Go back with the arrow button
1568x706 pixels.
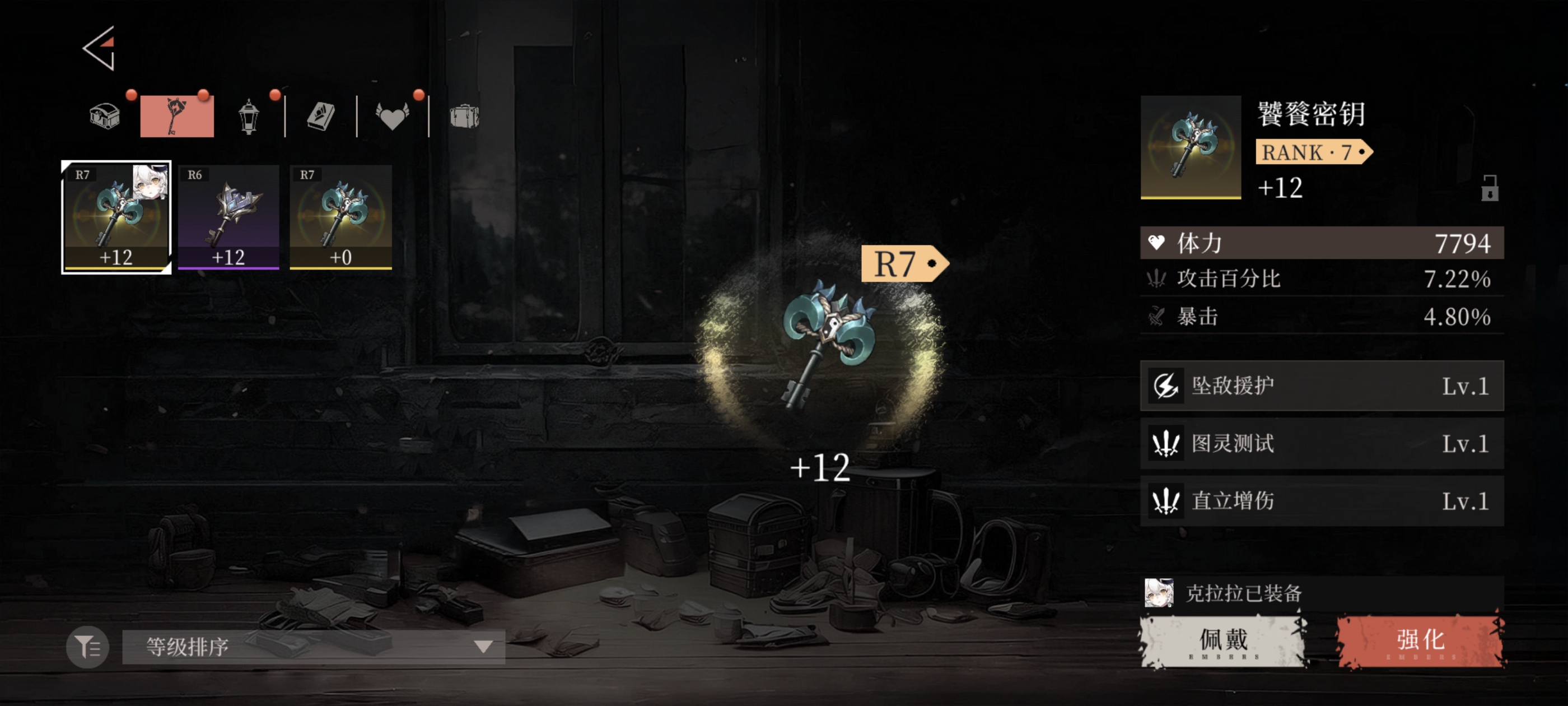100,49
